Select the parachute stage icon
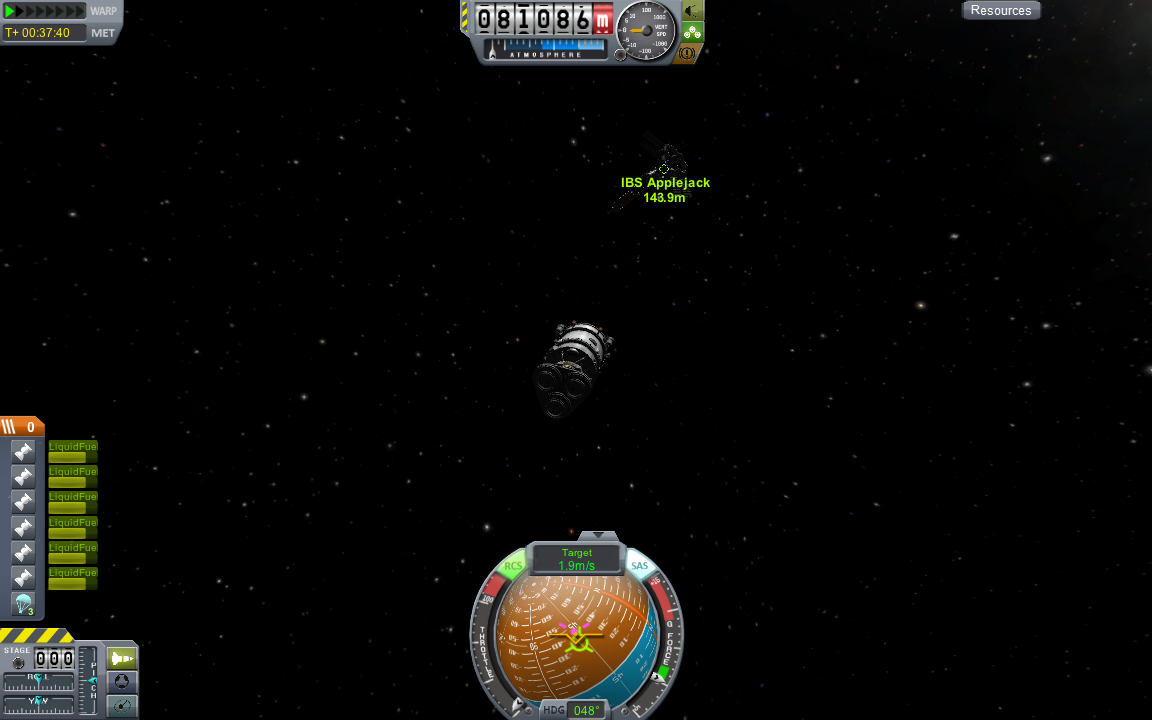The height and width of the screenshot is (720, 1152). pos(24,604)
